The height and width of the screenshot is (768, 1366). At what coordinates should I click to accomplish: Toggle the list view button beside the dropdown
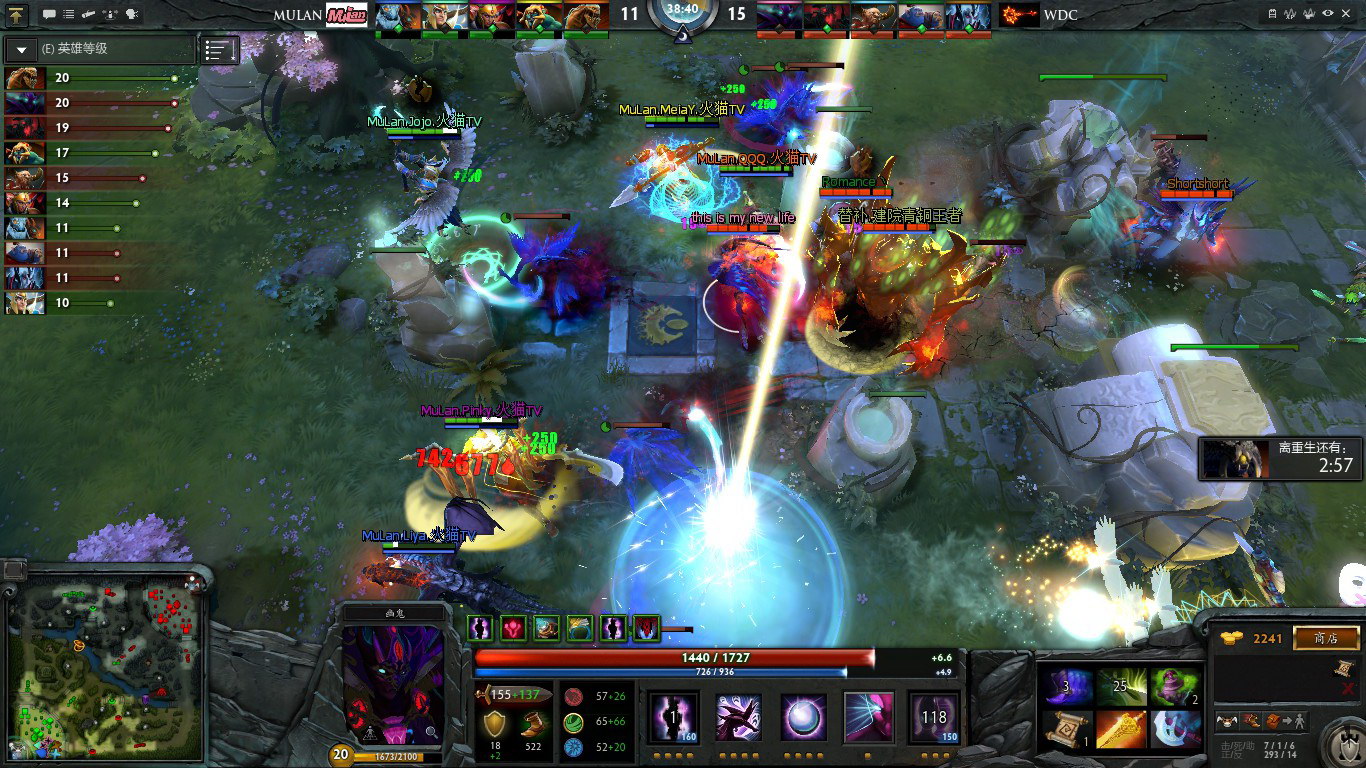pos(220,49)
